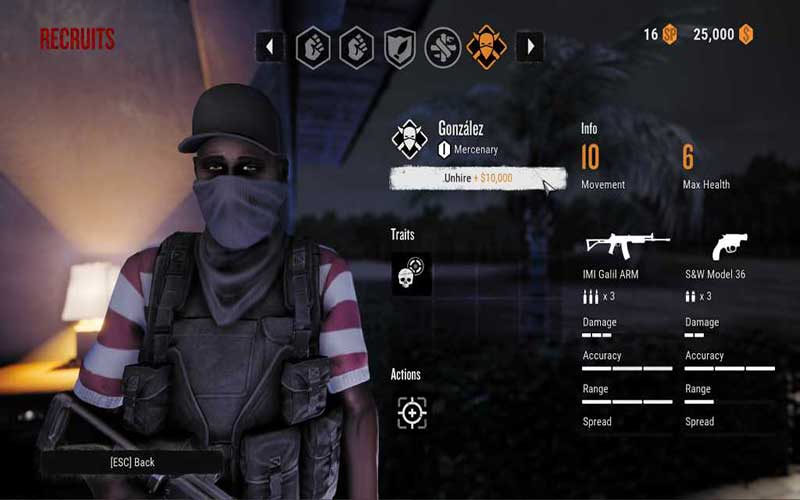Select the shield-and-leaf recruit class icon
The height and width of the screenshot is (500, 800).
click(400, 47)
